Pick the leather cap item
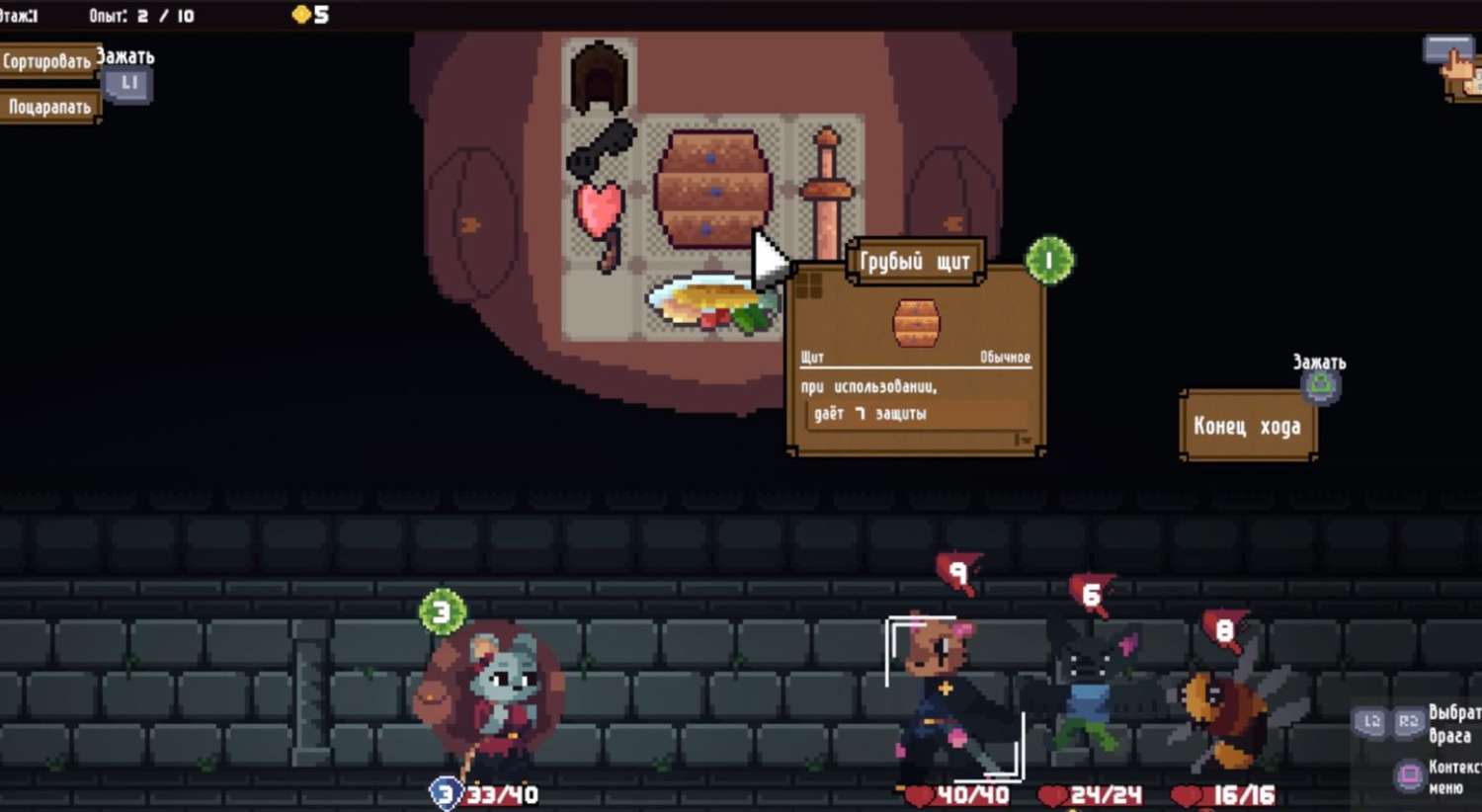 pos(599,77)
